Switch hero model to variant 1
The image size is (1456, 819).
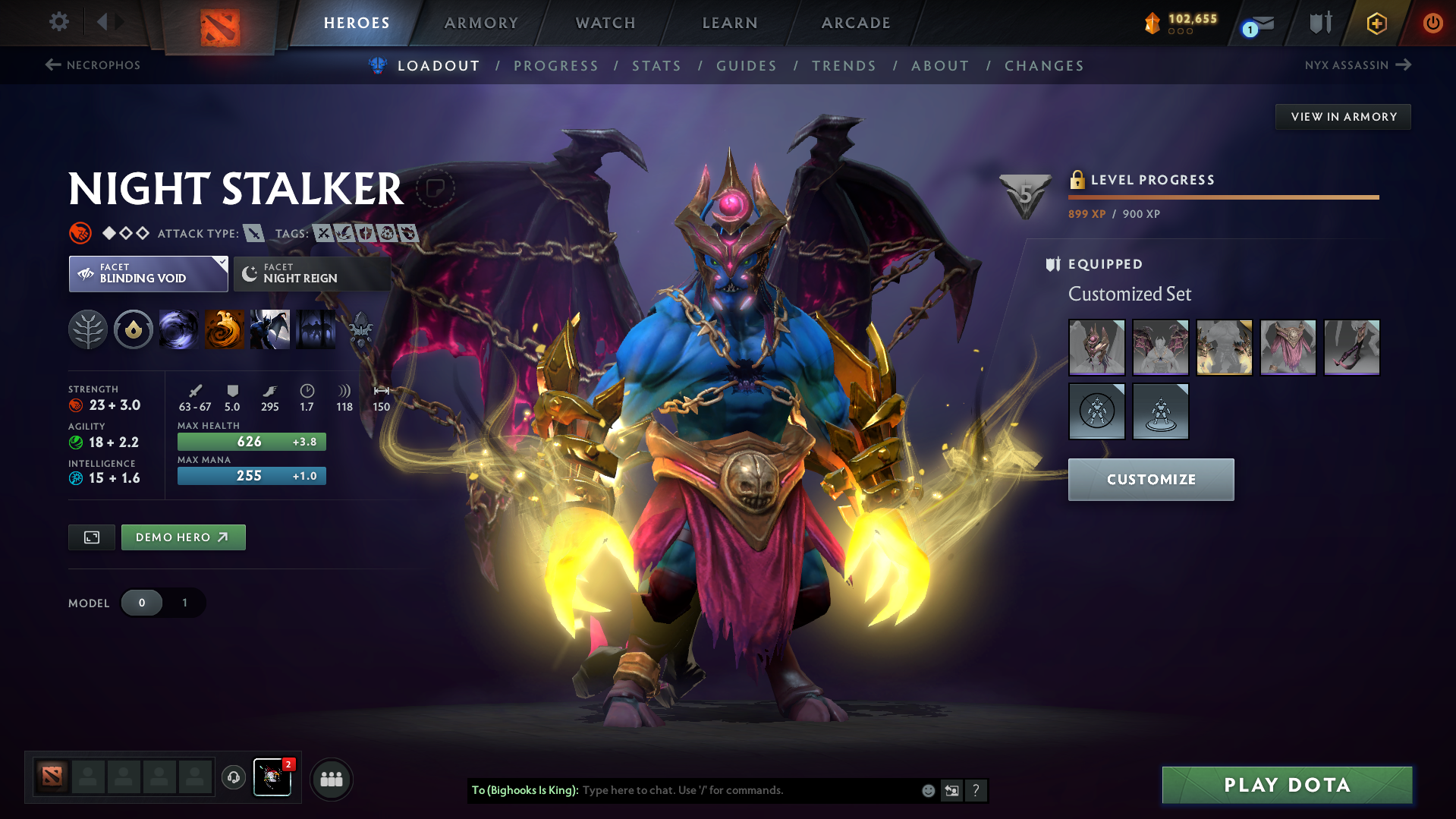click(184, 603)
